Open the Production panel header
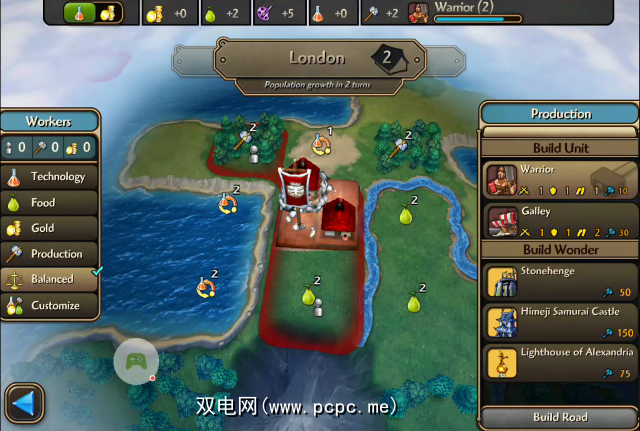 tap(560, 114)
